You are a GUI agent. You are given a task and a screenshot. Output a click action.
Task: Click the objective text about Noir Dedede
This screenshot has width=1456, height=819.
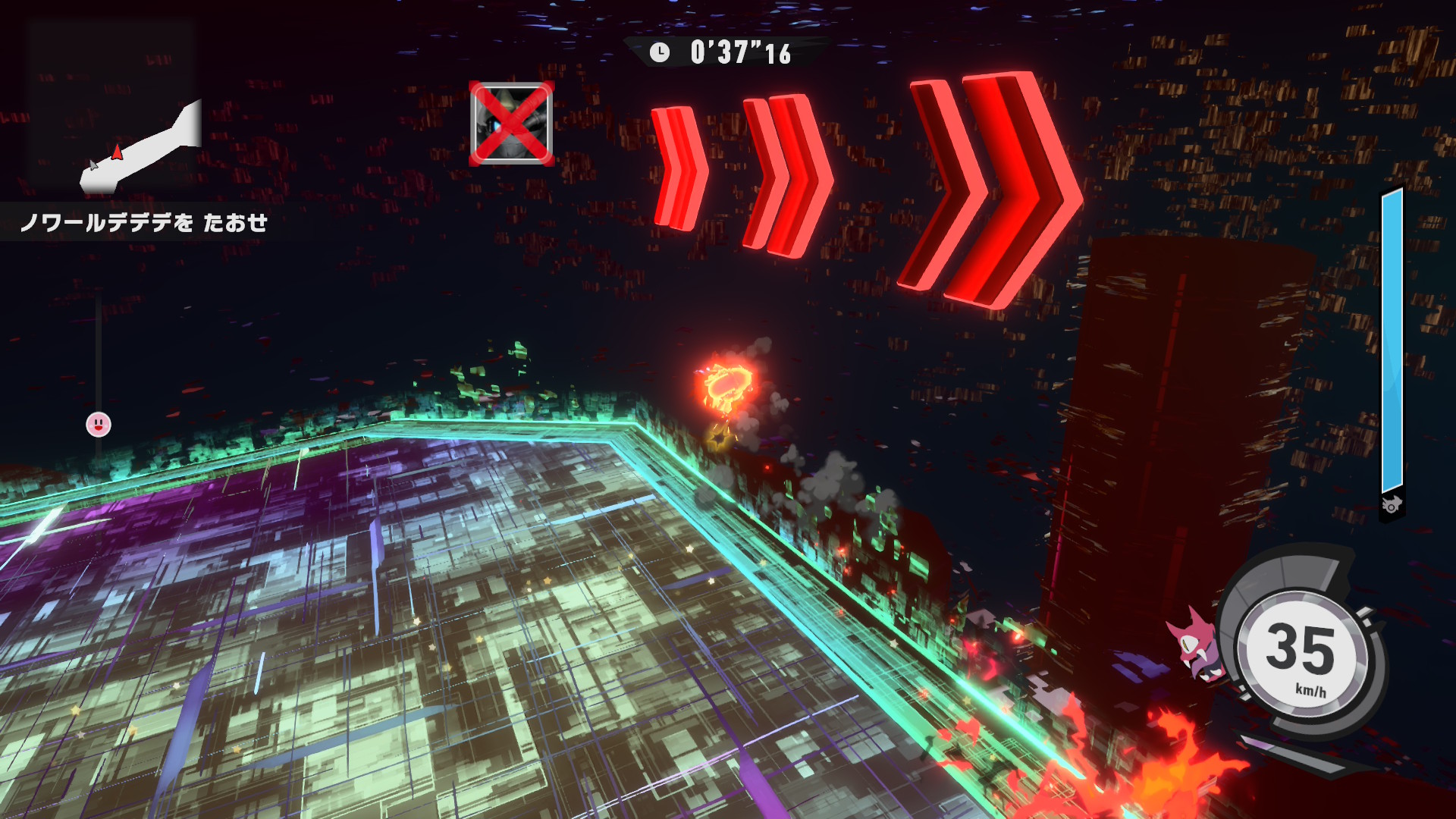click(144, 222)
